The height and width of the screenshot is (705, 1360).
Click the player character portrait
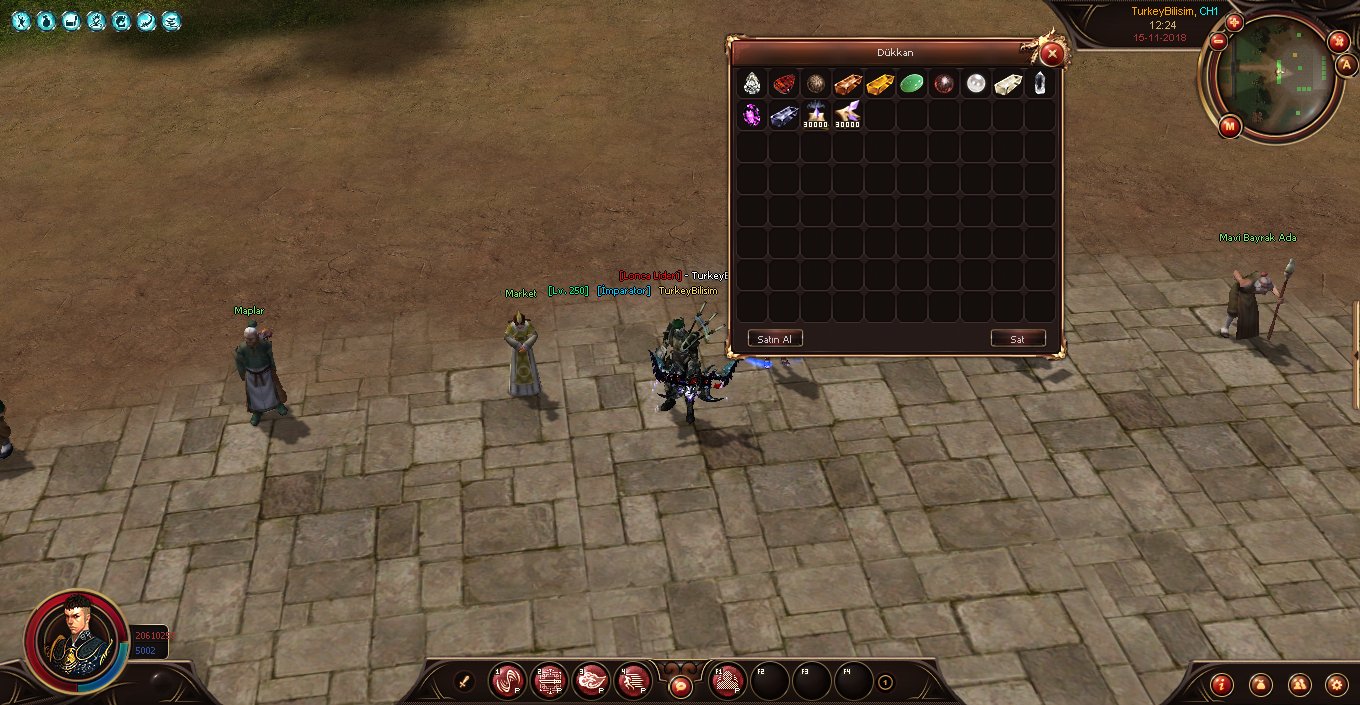click(75, 640)
